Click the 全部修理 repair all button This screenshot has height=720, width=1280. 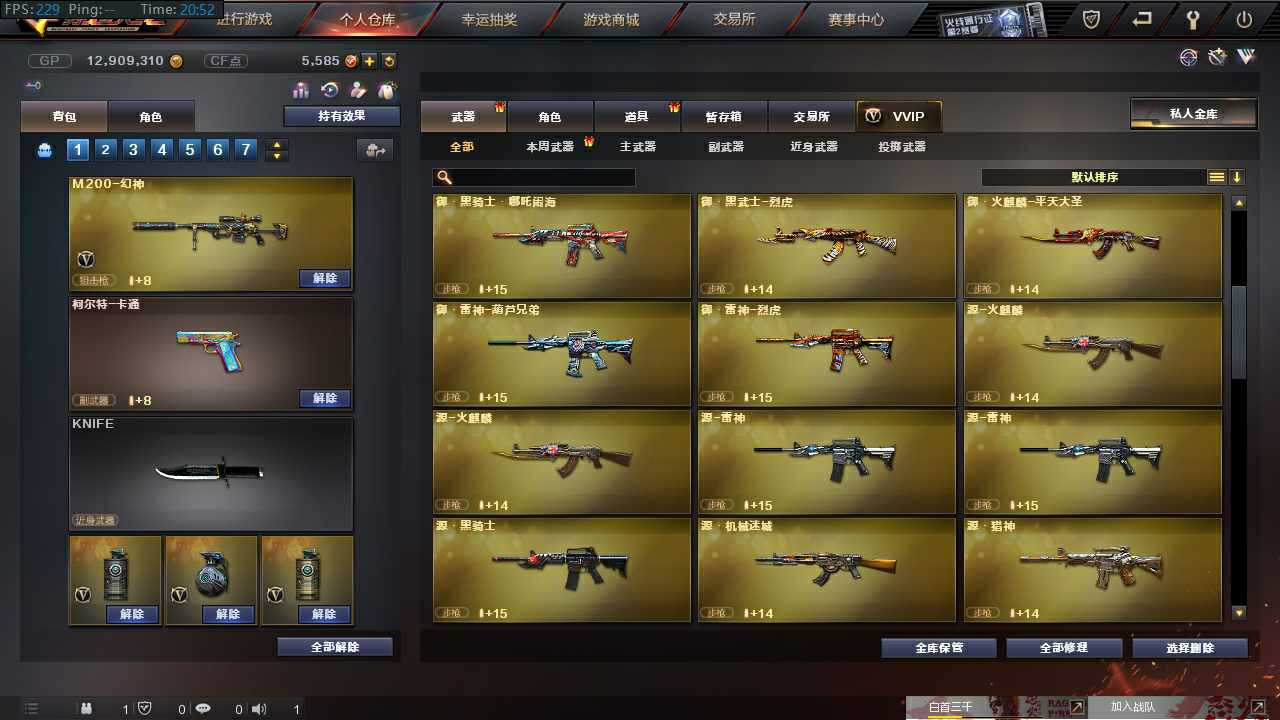(1064, 647)
